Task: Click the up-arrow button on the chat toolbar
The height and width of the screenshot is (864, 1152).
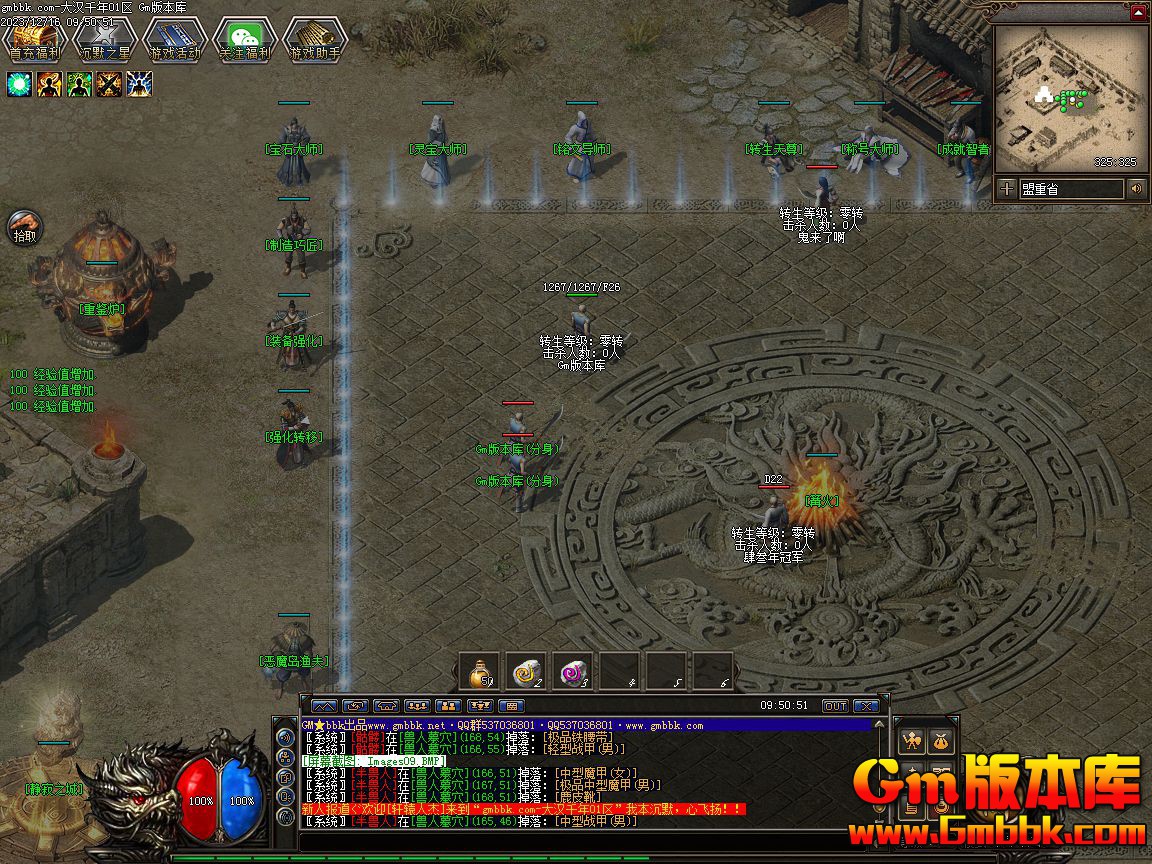Action: pos(325,706)
